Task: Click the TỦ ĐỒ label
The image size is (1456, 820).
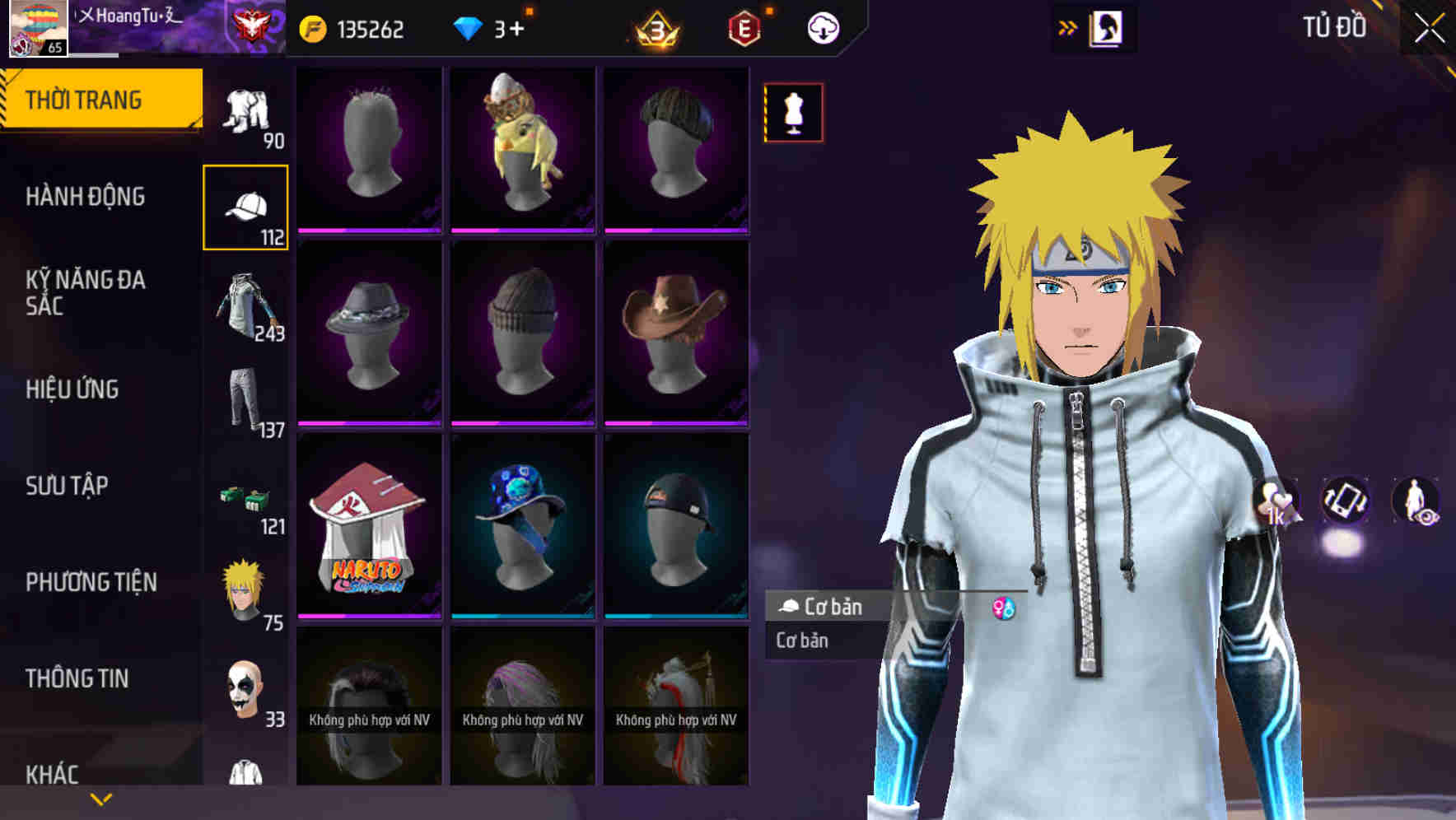Action: (x=1336, y=27)
